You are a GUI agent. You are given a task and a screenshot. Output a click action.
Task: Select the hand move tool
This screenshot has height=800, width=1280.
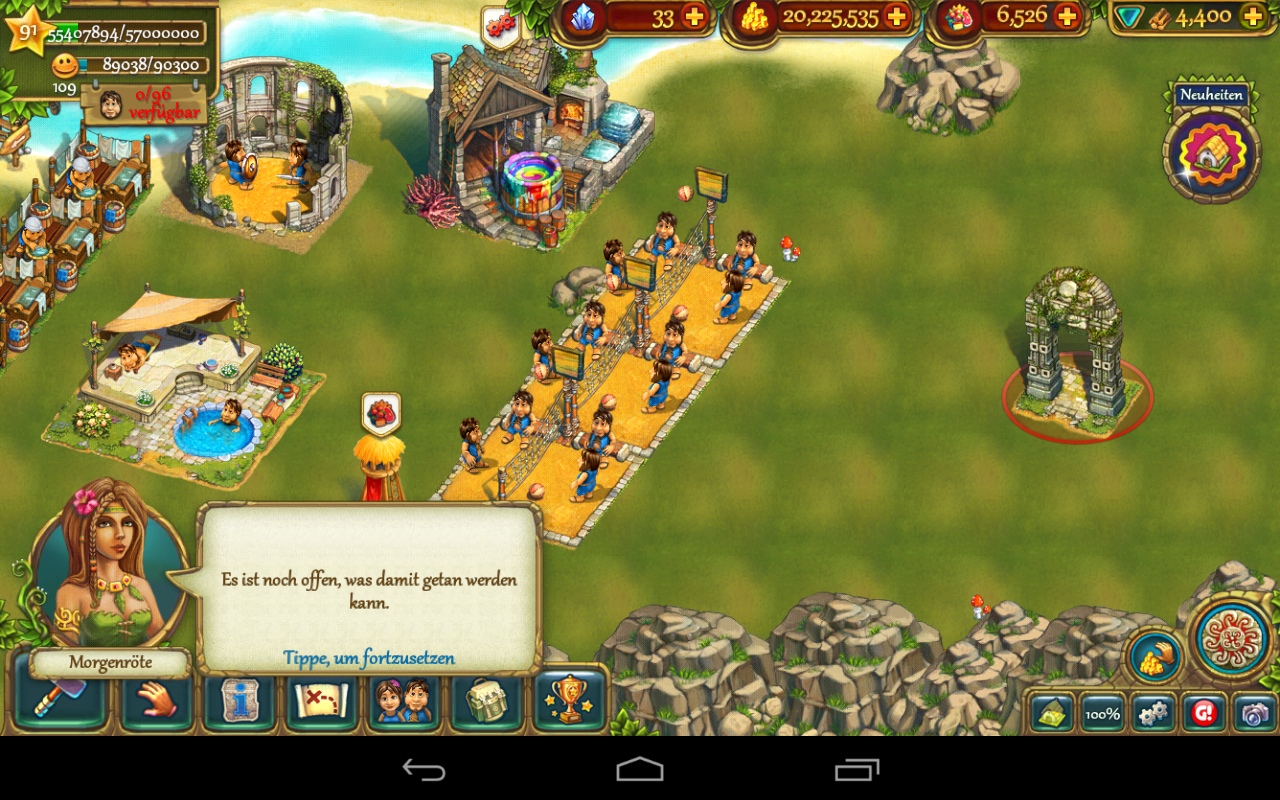[x=157, y=700]
